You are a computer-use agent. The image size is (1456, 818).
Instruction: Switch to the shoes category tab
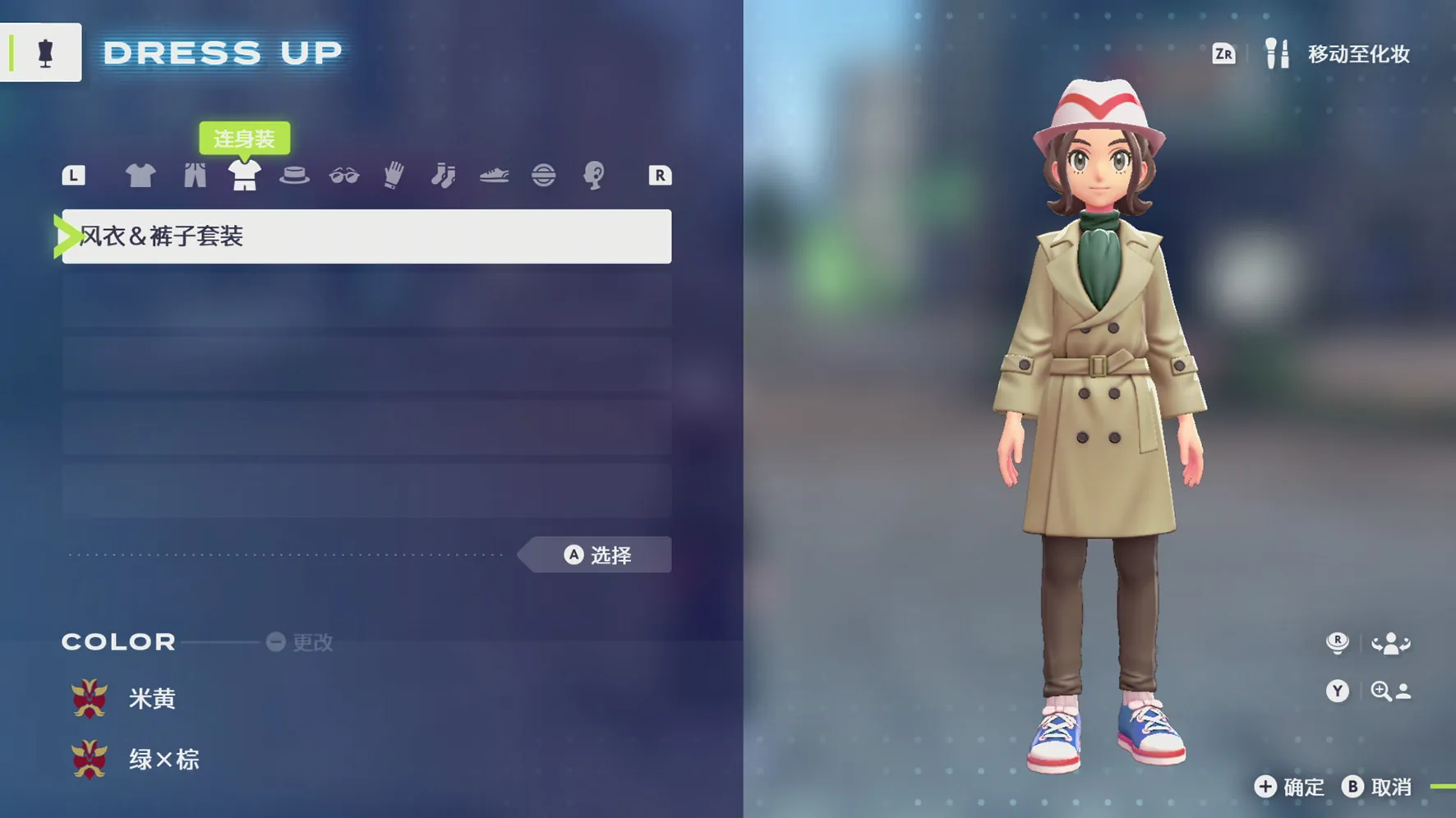coord(494,175)
